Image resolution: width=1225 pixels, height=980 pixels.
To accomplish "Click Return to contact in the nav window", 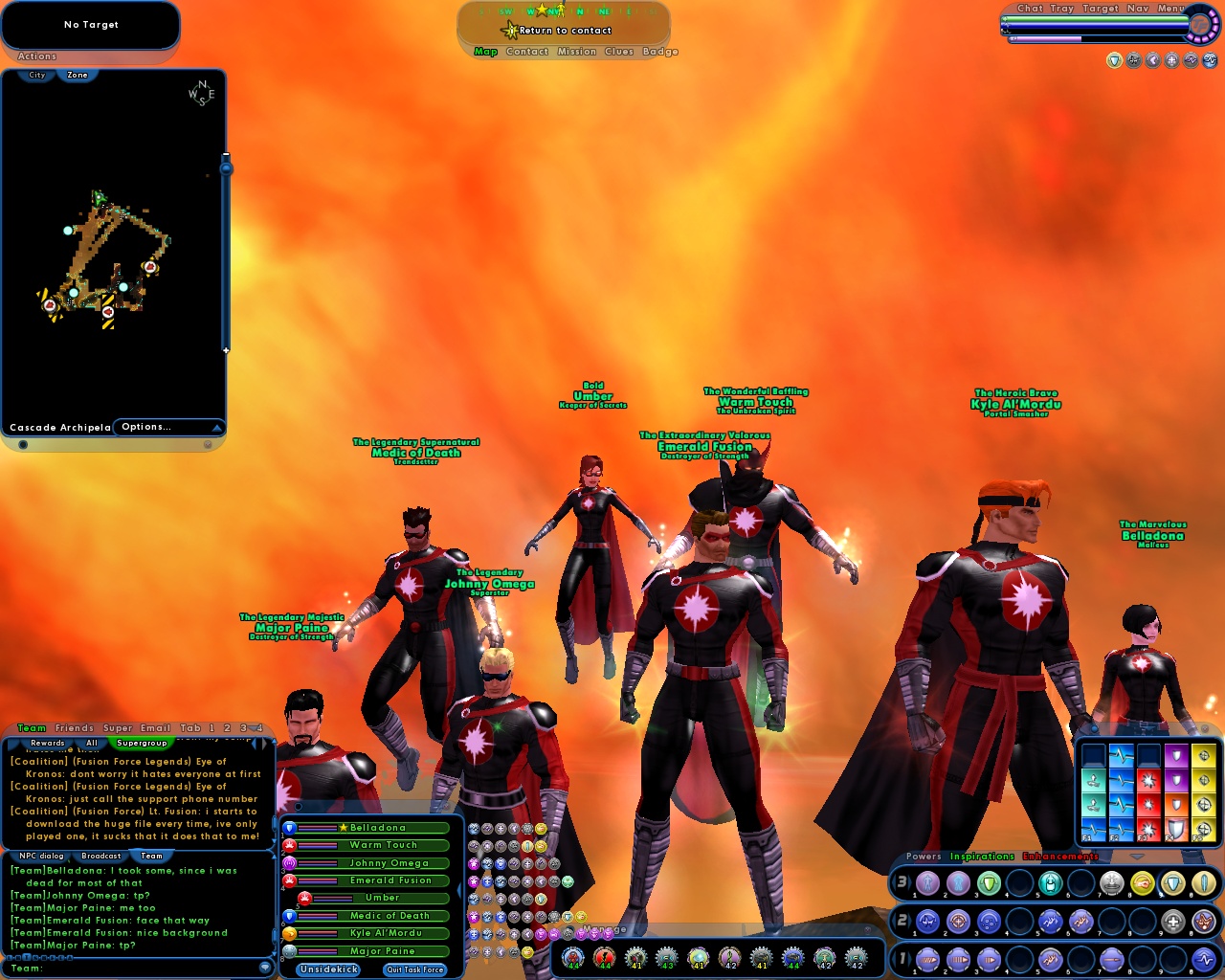I will pos(563,31).
